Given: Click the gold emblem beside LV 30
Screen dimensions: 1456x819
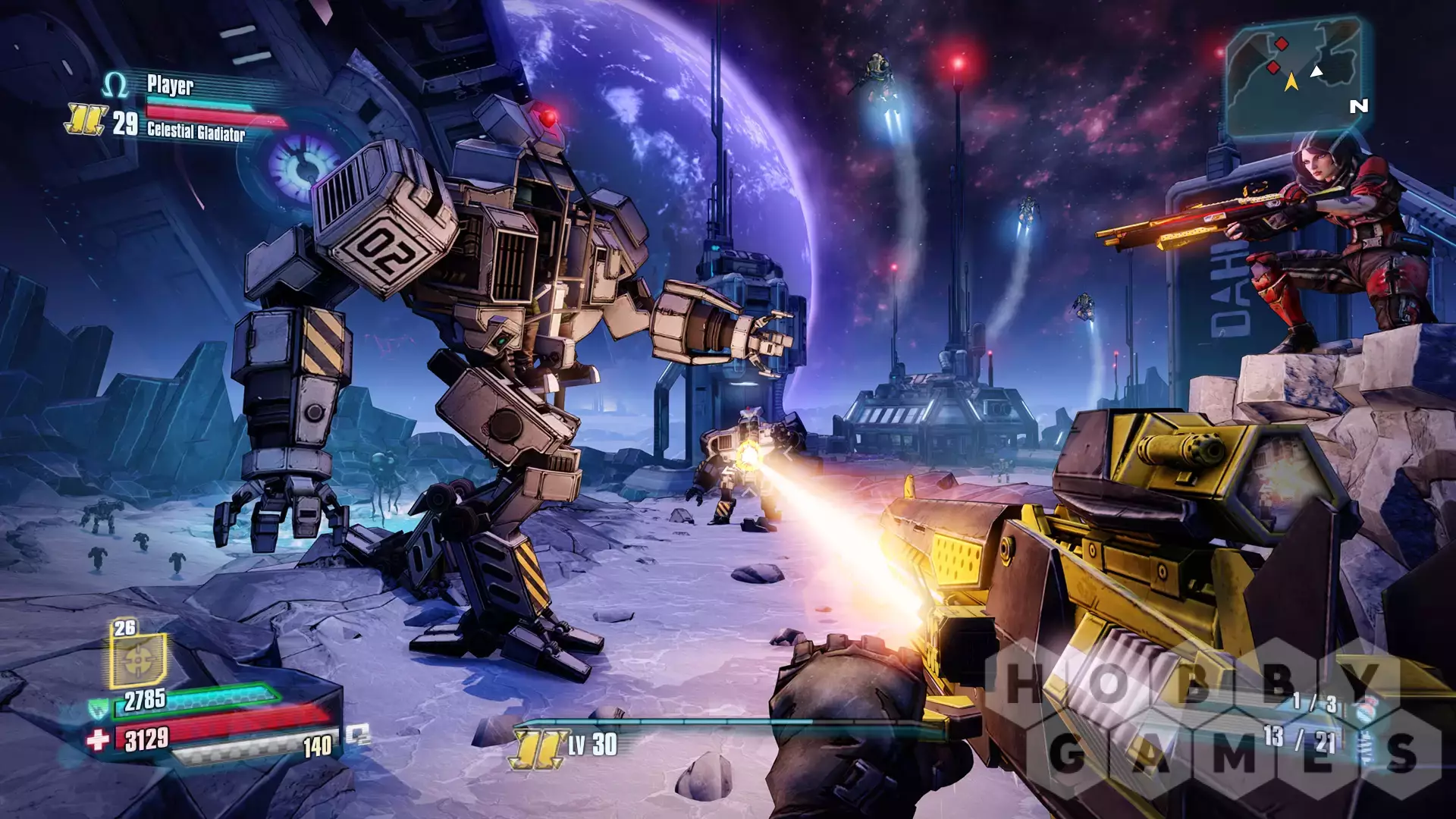Looking at the screenshot, I should point(538,748).
